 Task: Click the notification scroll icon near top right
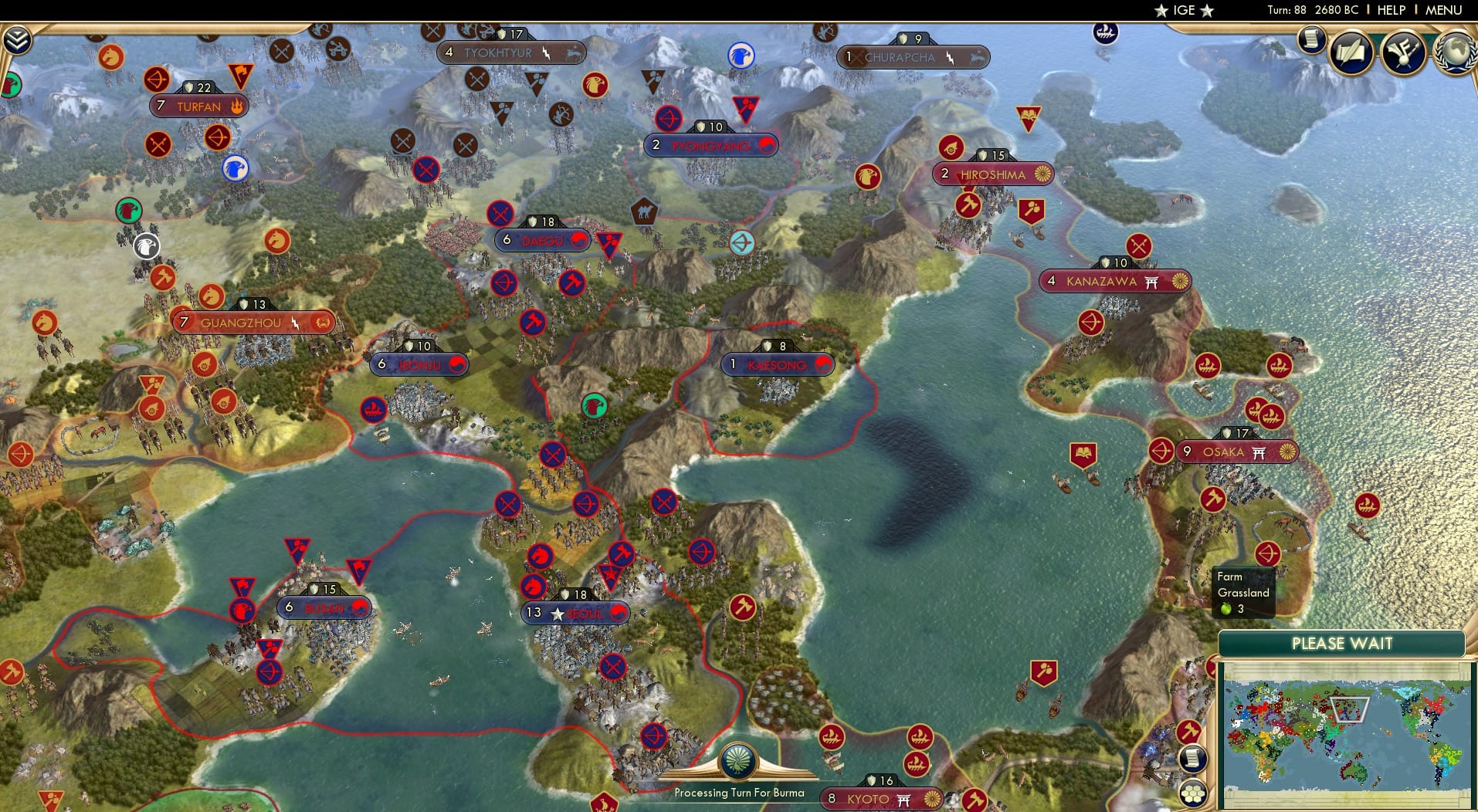pyautogui.click(x=1310, y=39)
